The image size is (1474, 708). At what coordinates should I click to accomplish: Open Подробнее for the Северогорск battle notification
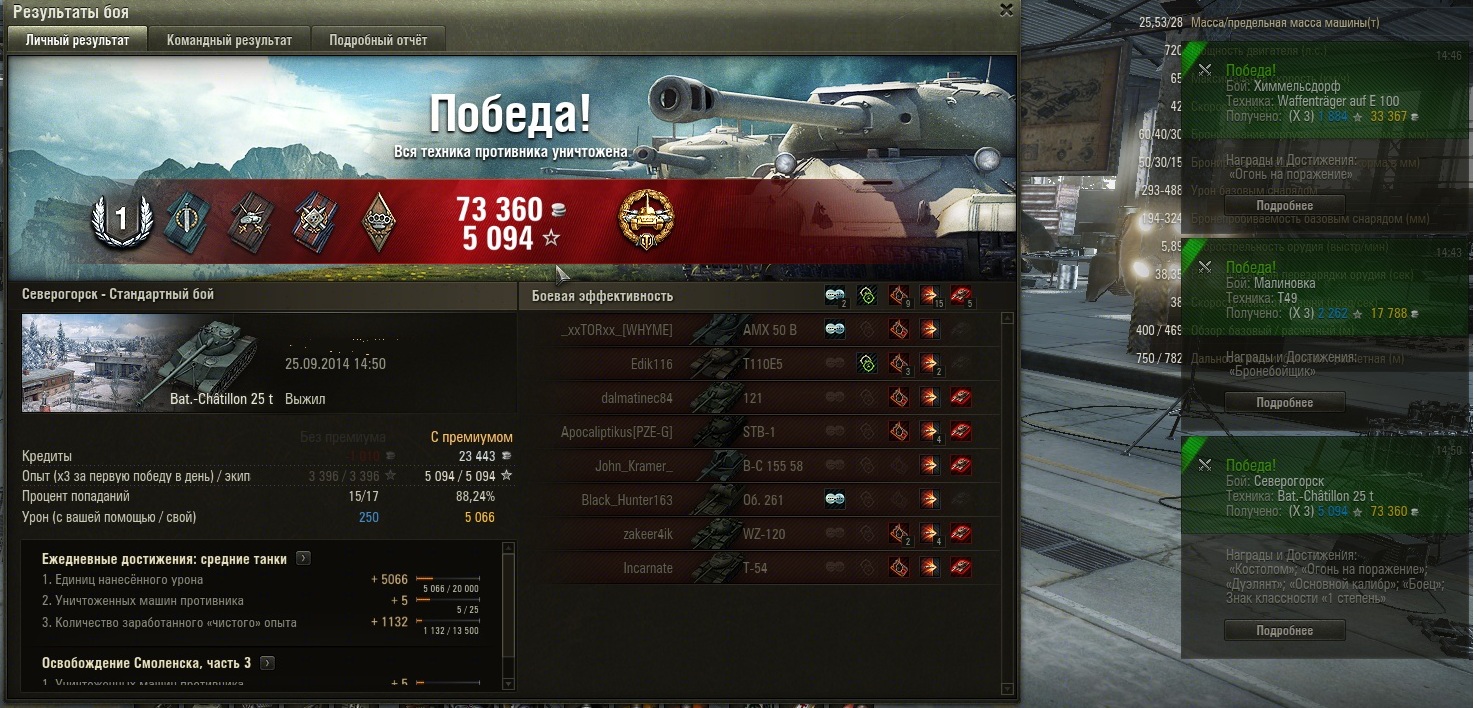pyautogui.click(x=1285, y=630)
